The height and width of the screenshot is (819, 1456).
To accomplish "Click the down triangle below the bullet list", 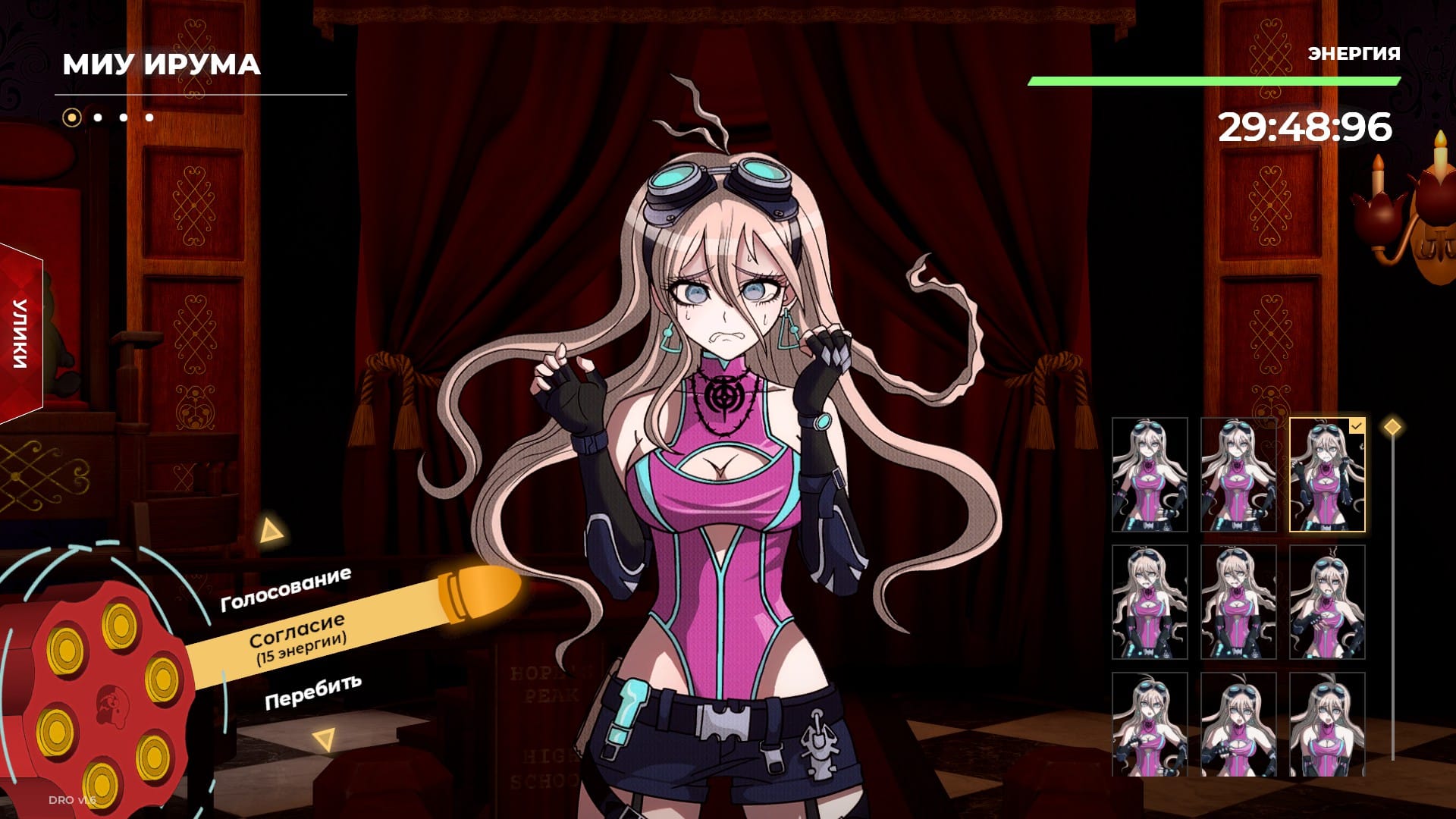I will click(325, 739).
